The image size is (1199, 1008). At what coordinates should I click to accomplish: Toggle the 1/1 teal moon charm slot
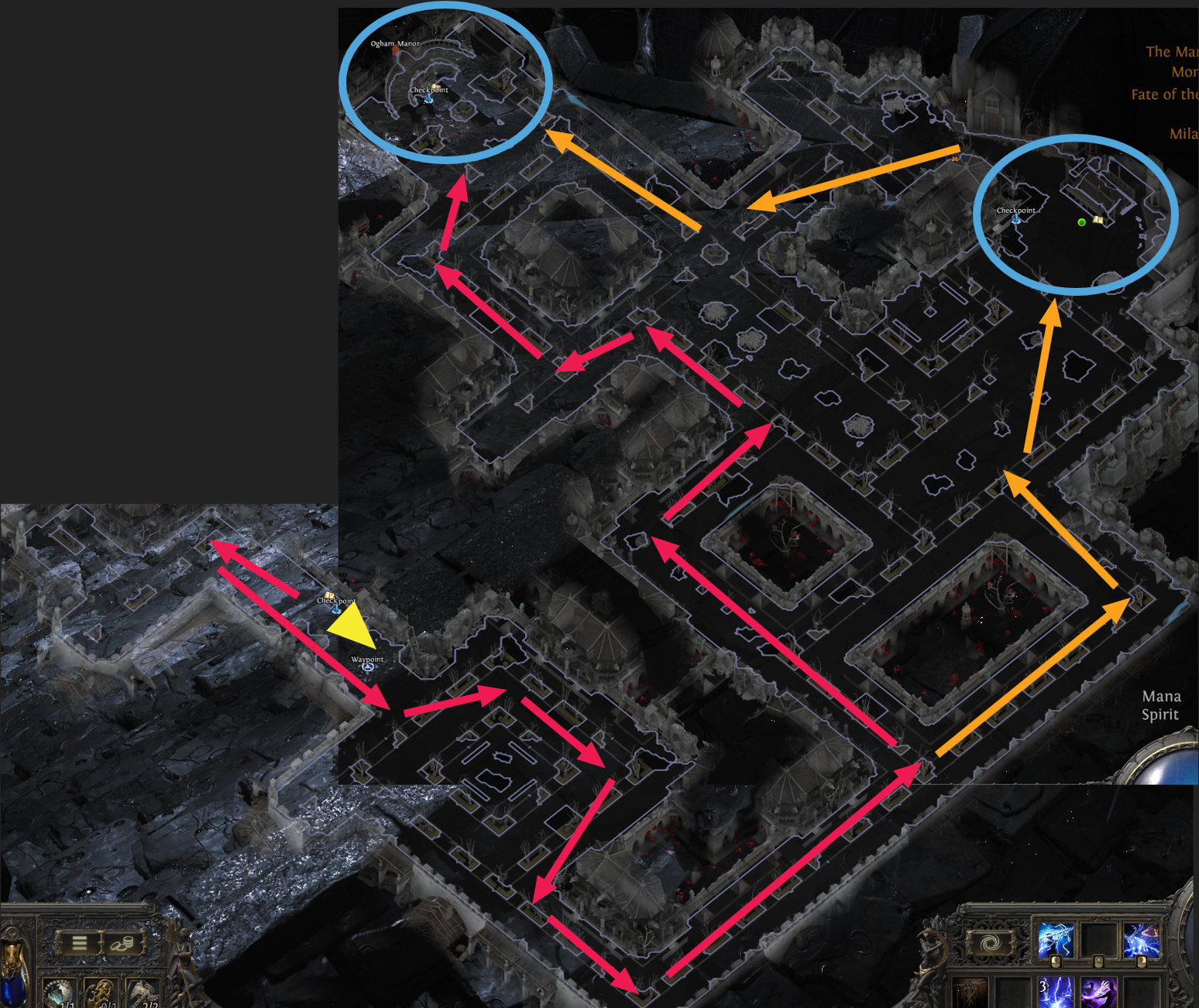59,993
